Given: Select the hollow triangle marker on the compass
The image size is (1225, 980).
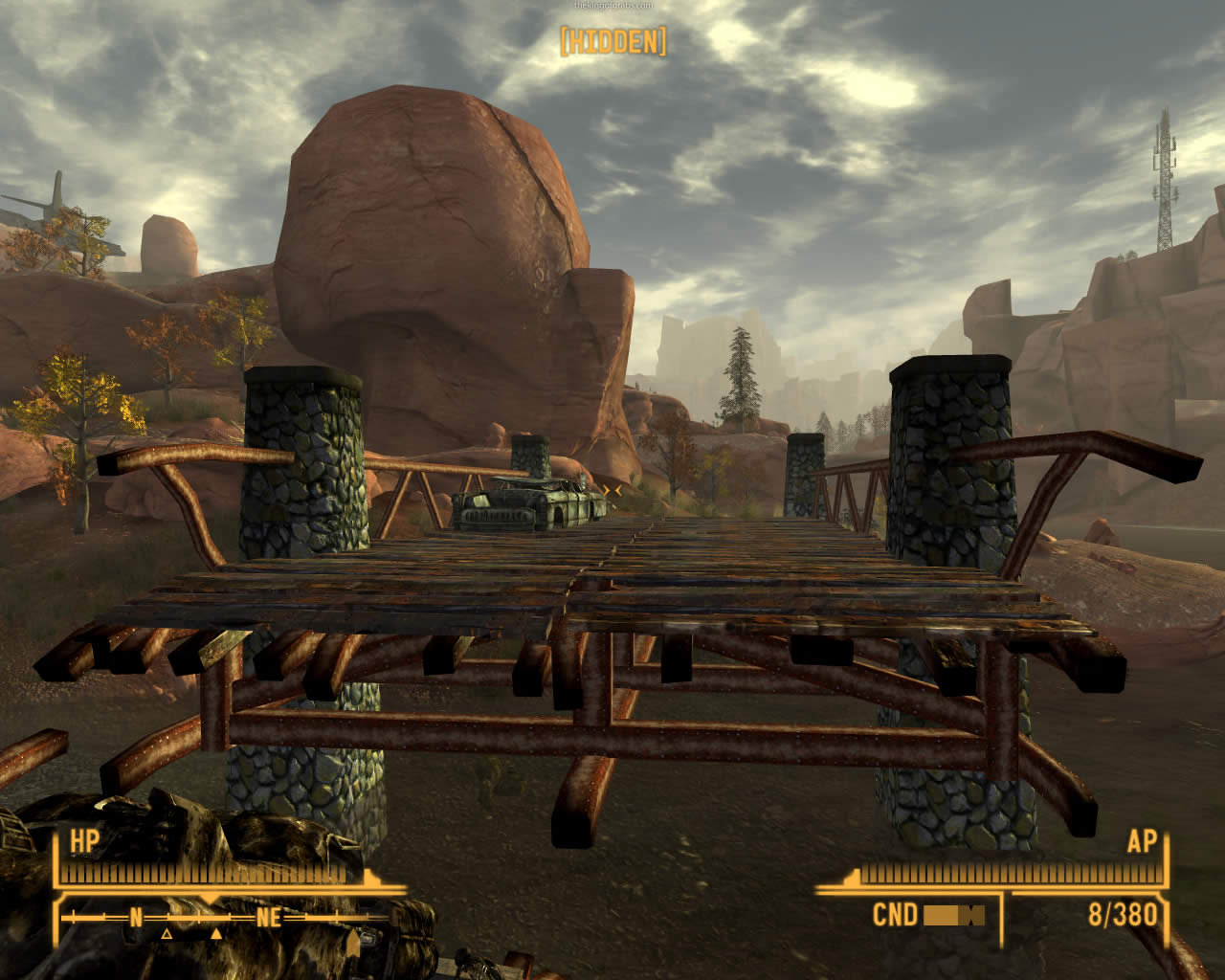Looking at the screenshot, I should 167,933.
